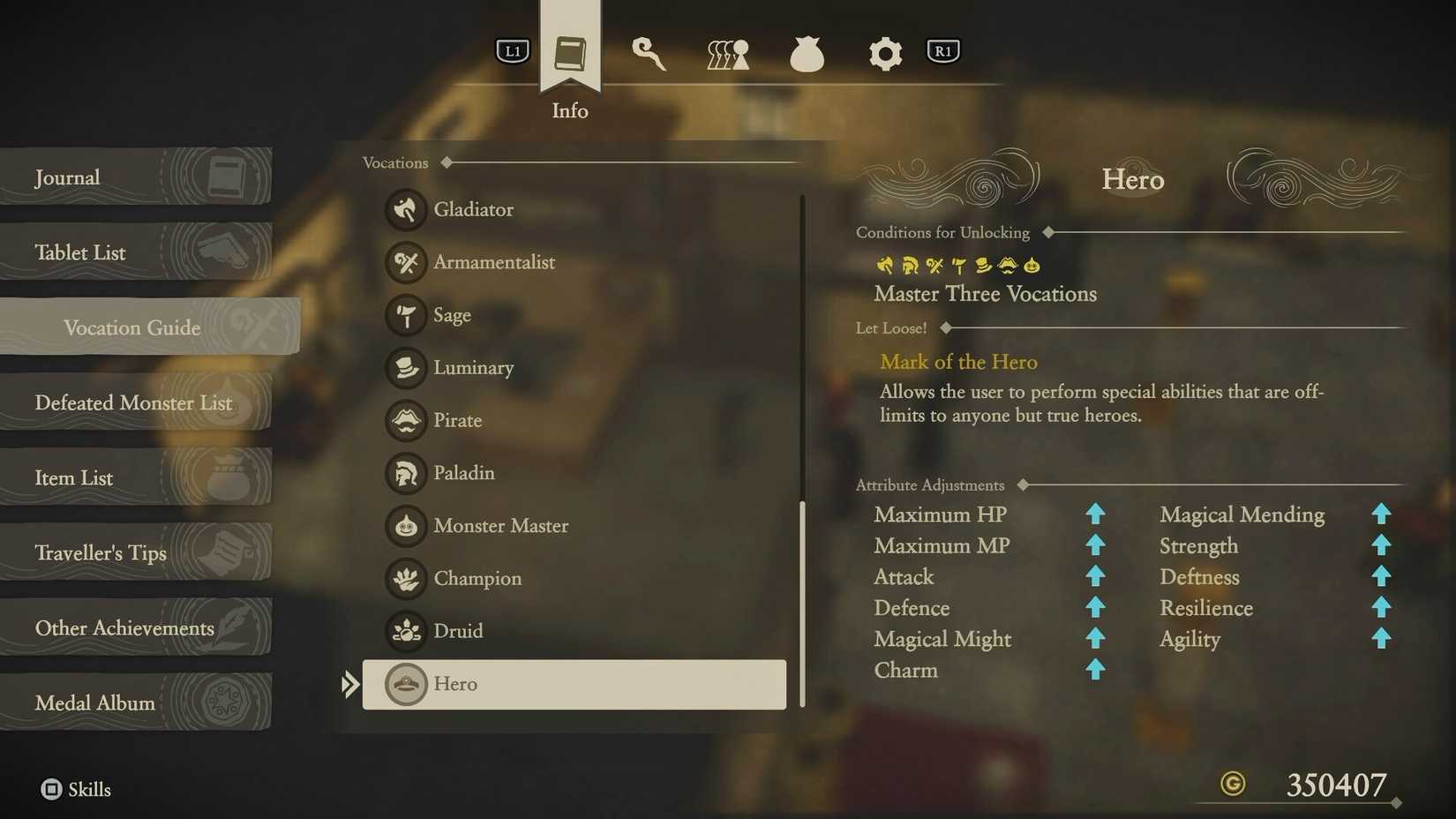The height and width of the screenshot is (819, 1456).
Task: Select the Sage vocation icon
Action: tap(405, 315)
